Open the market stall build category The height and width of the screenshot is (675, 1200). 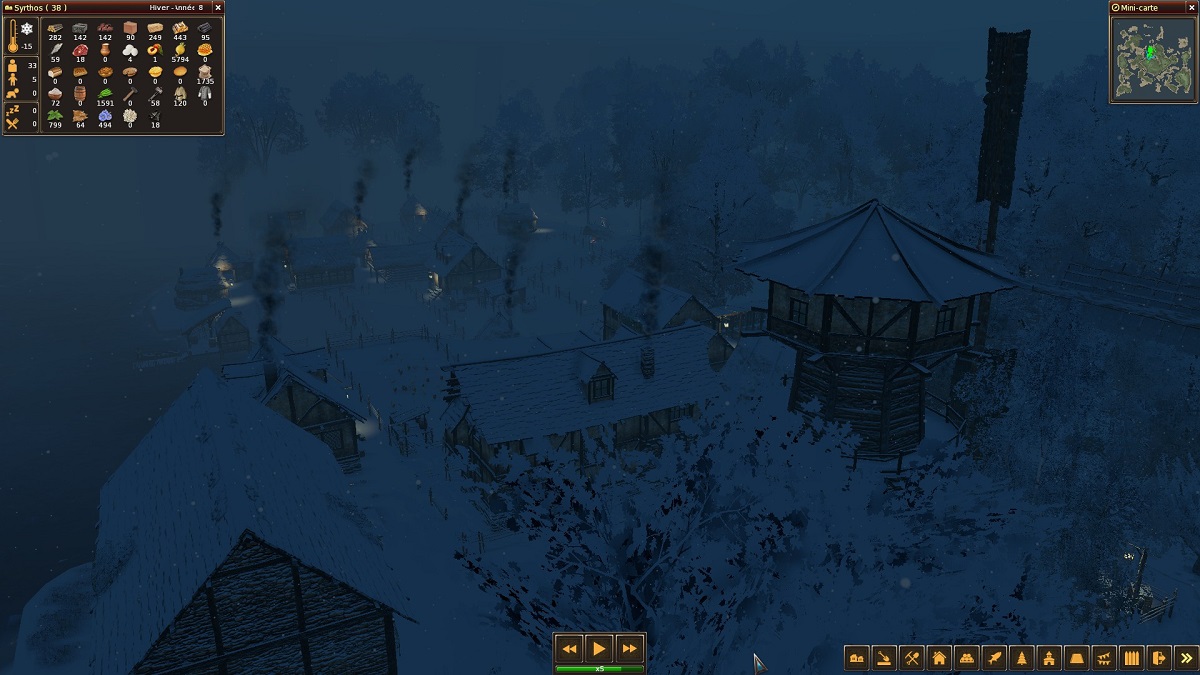[966, 658]
